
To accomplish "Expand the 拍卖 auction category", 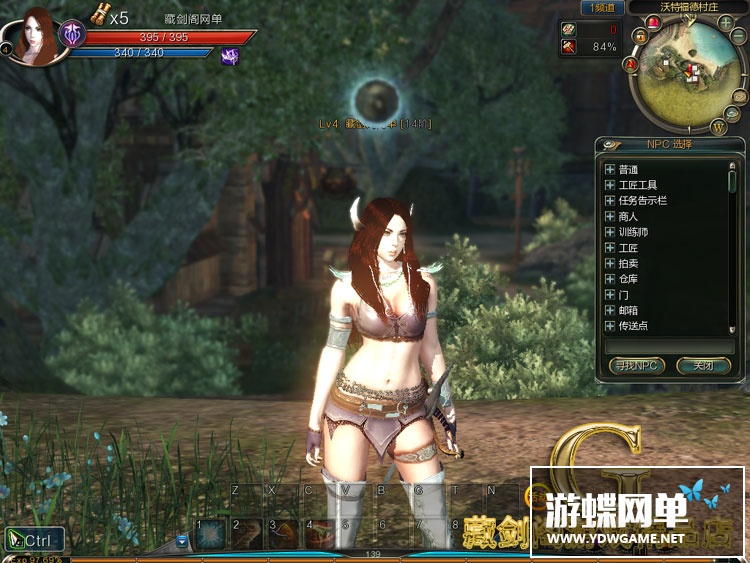I will pos(610,263).
